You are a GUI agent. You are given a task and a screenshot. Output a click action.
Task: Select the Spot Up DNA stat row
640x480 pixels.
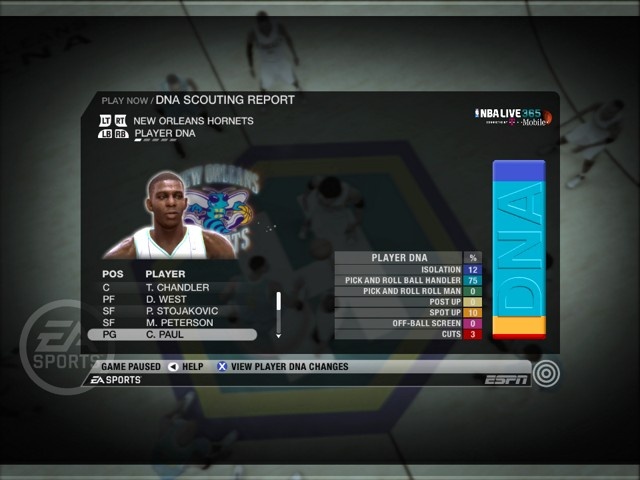pos(408,313)
